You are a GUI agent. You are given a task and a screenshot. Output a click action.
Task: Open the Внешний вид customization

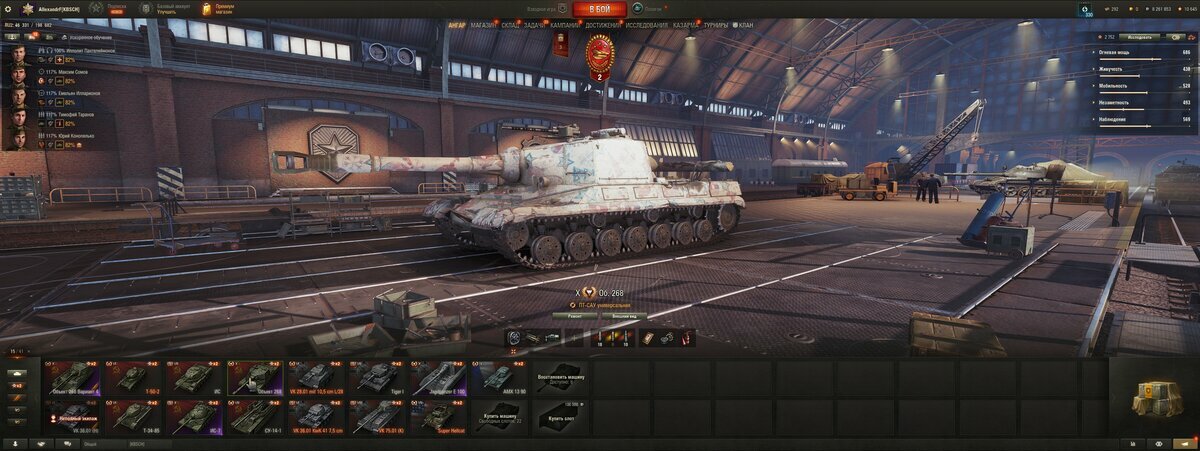coord(626,316)
